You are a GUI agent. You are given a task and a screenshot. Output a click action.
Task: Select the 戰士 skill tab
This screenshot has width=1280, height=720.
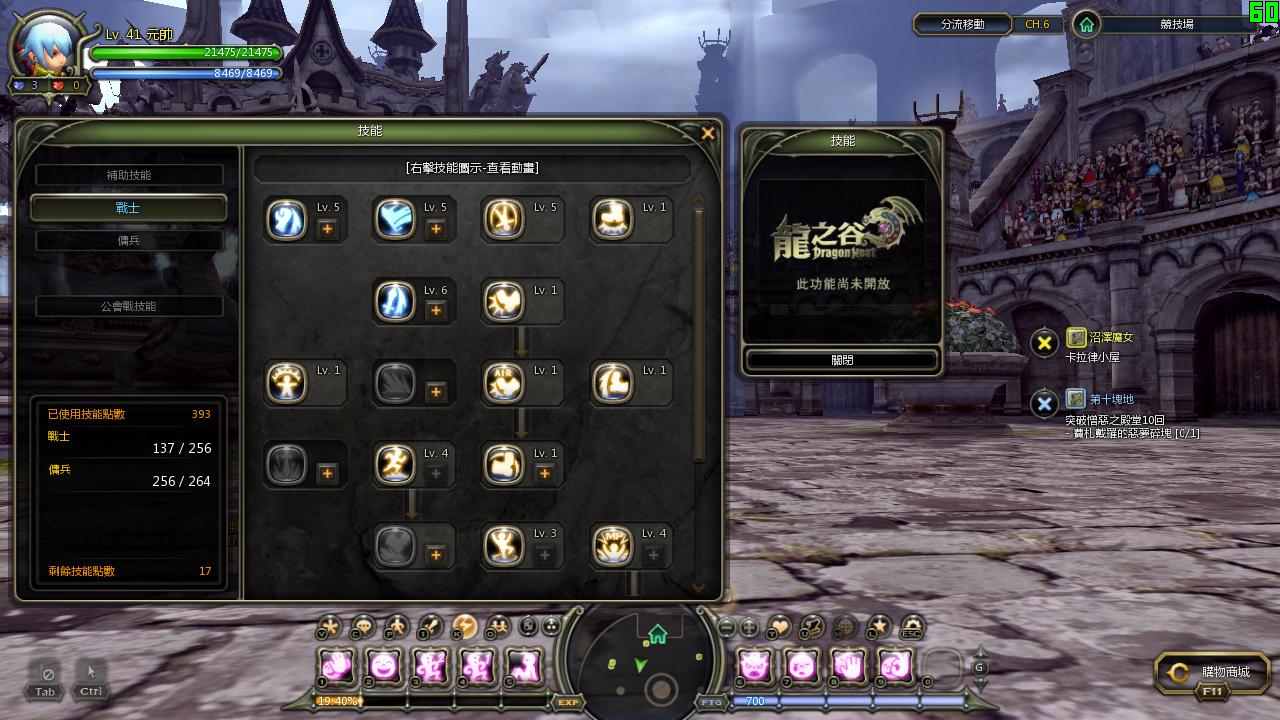pyautogui.click(x=129, y=208)
